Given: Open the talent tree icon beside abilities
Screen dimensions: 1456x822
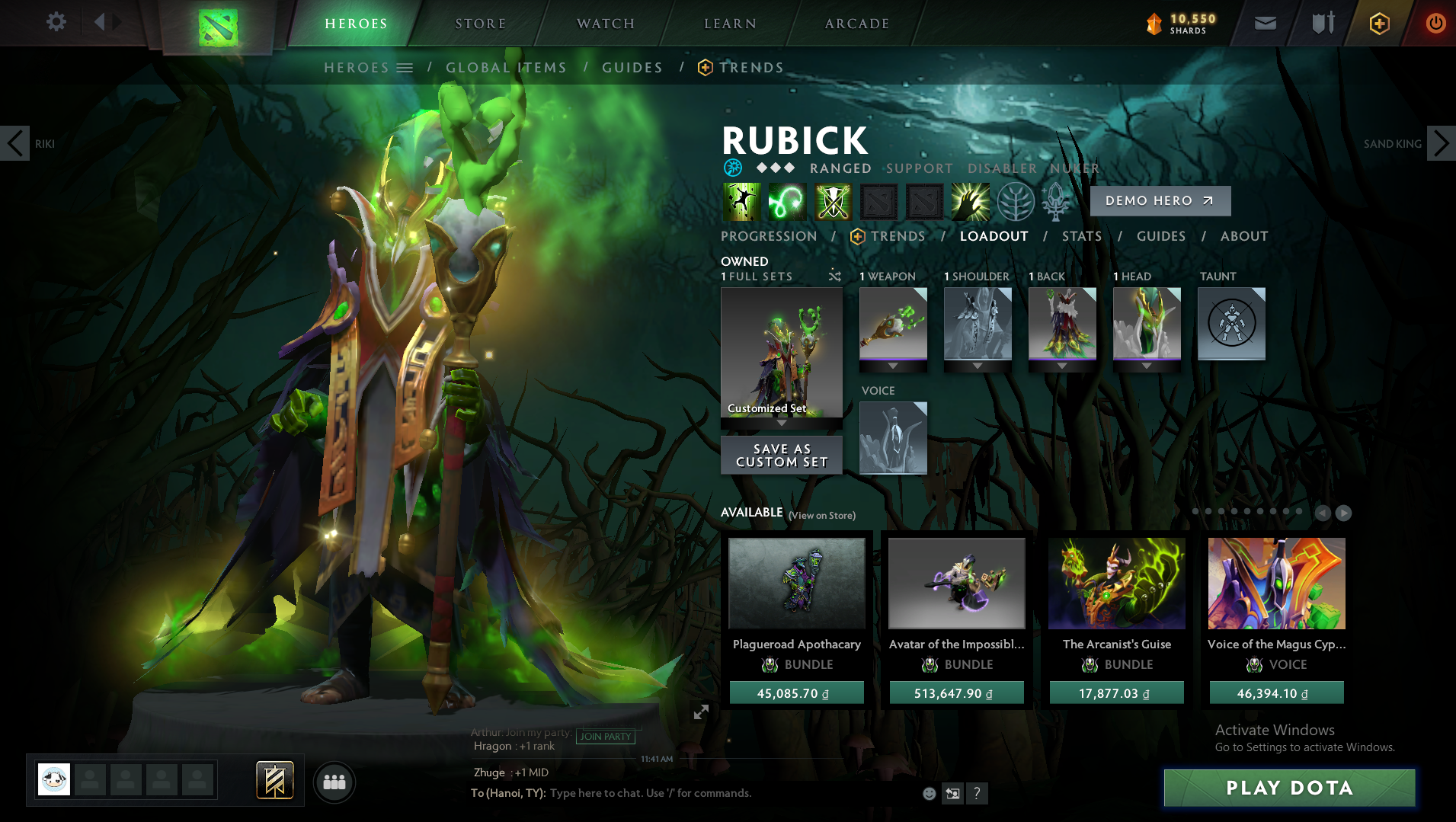Looking at the screenshot, I should 1015,200.
